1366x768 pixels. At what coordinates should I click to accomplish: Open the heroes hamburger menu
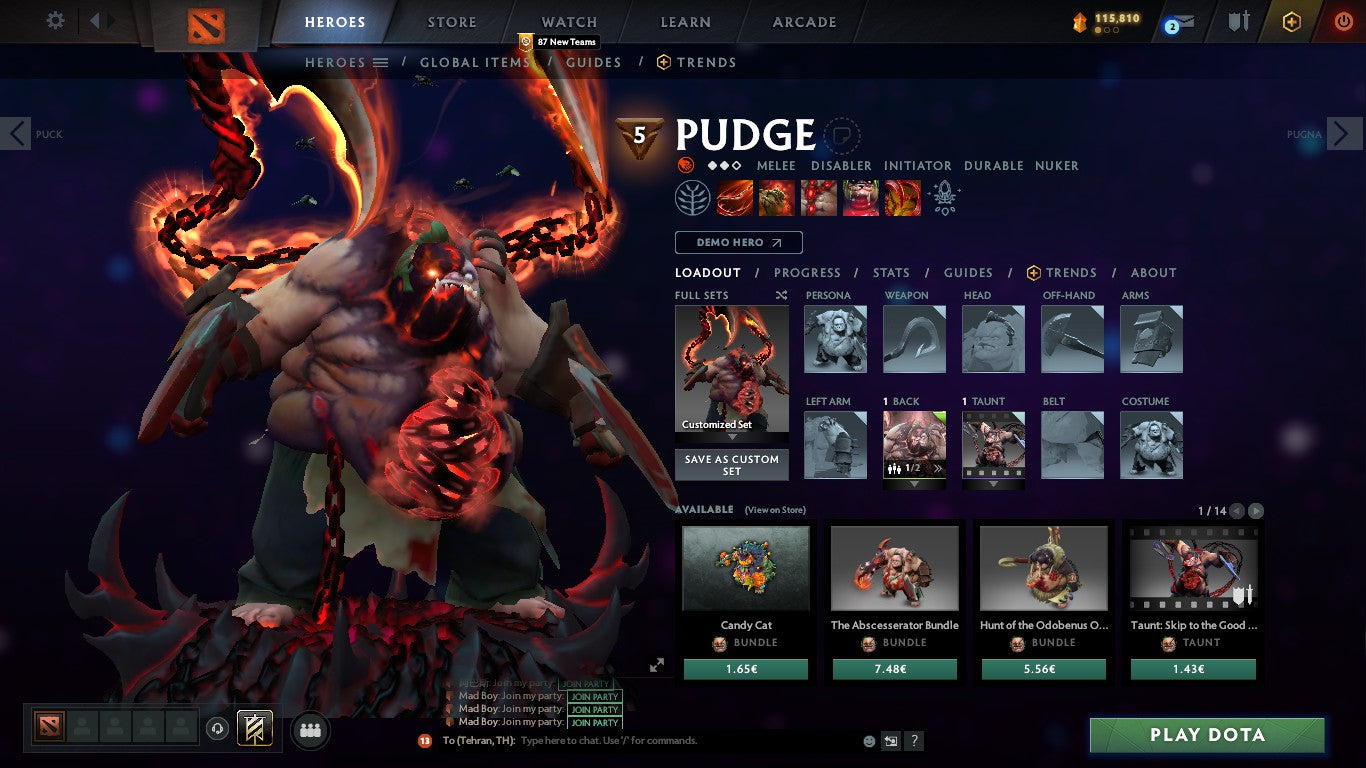381,62
